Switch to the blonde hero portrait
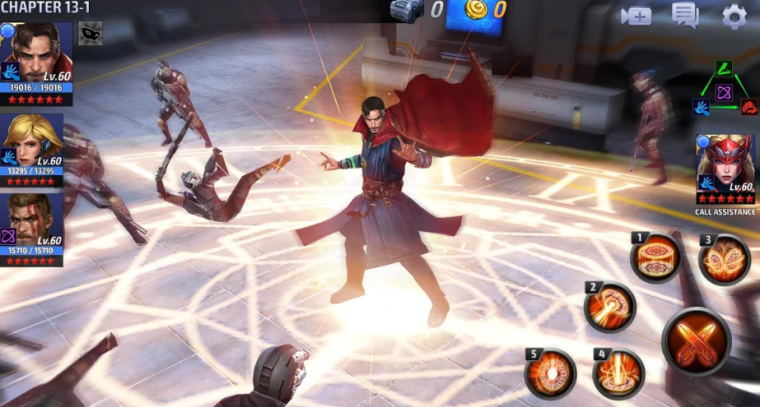760x407 pixels. tap(35, 145)
